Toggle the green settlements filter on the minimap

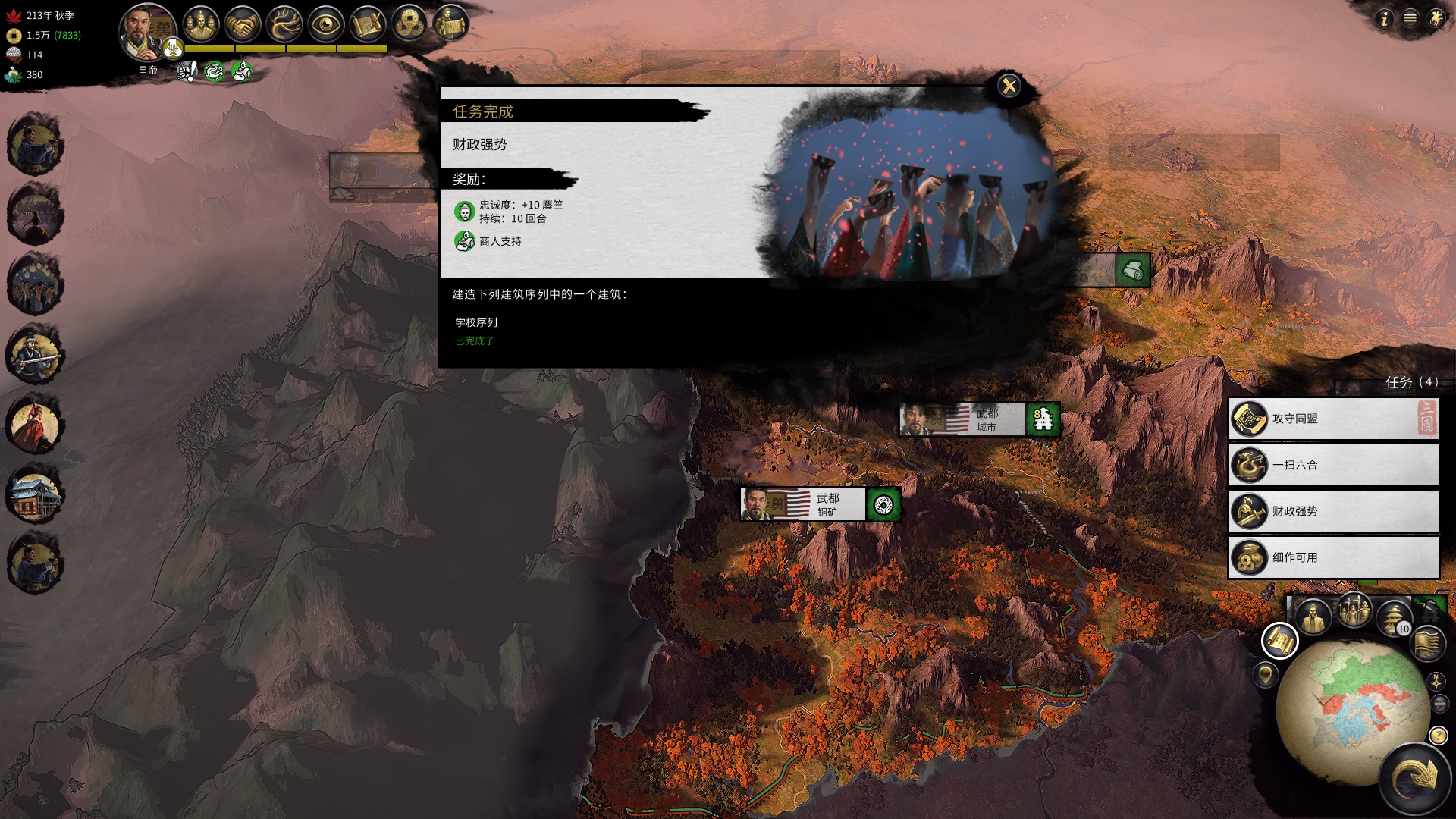tap(1429, 611)
